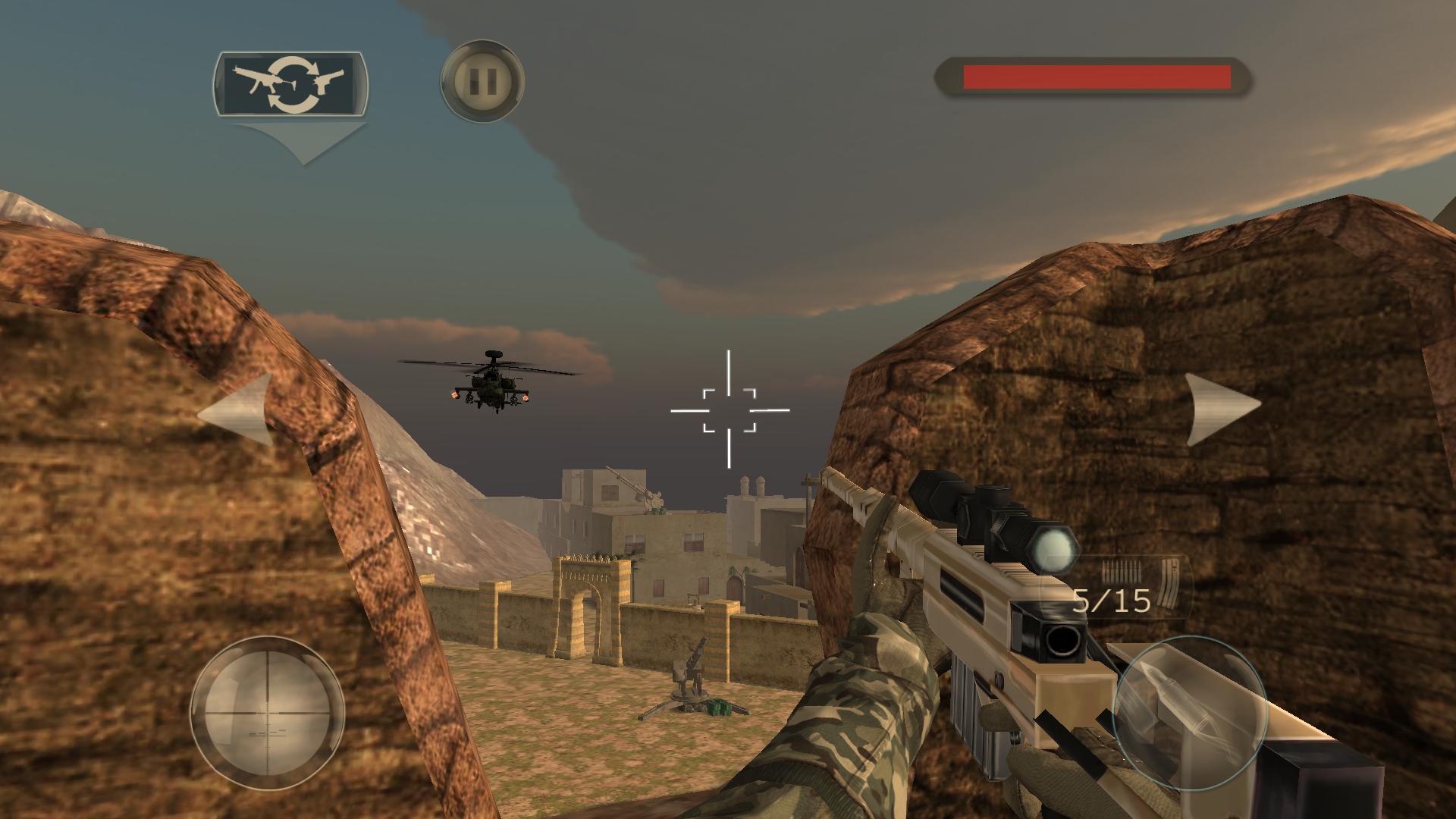1456x819 pixels.
Task: Tap the pistol silhouette on the weapon swap badge
Action: tap(328, 80)
